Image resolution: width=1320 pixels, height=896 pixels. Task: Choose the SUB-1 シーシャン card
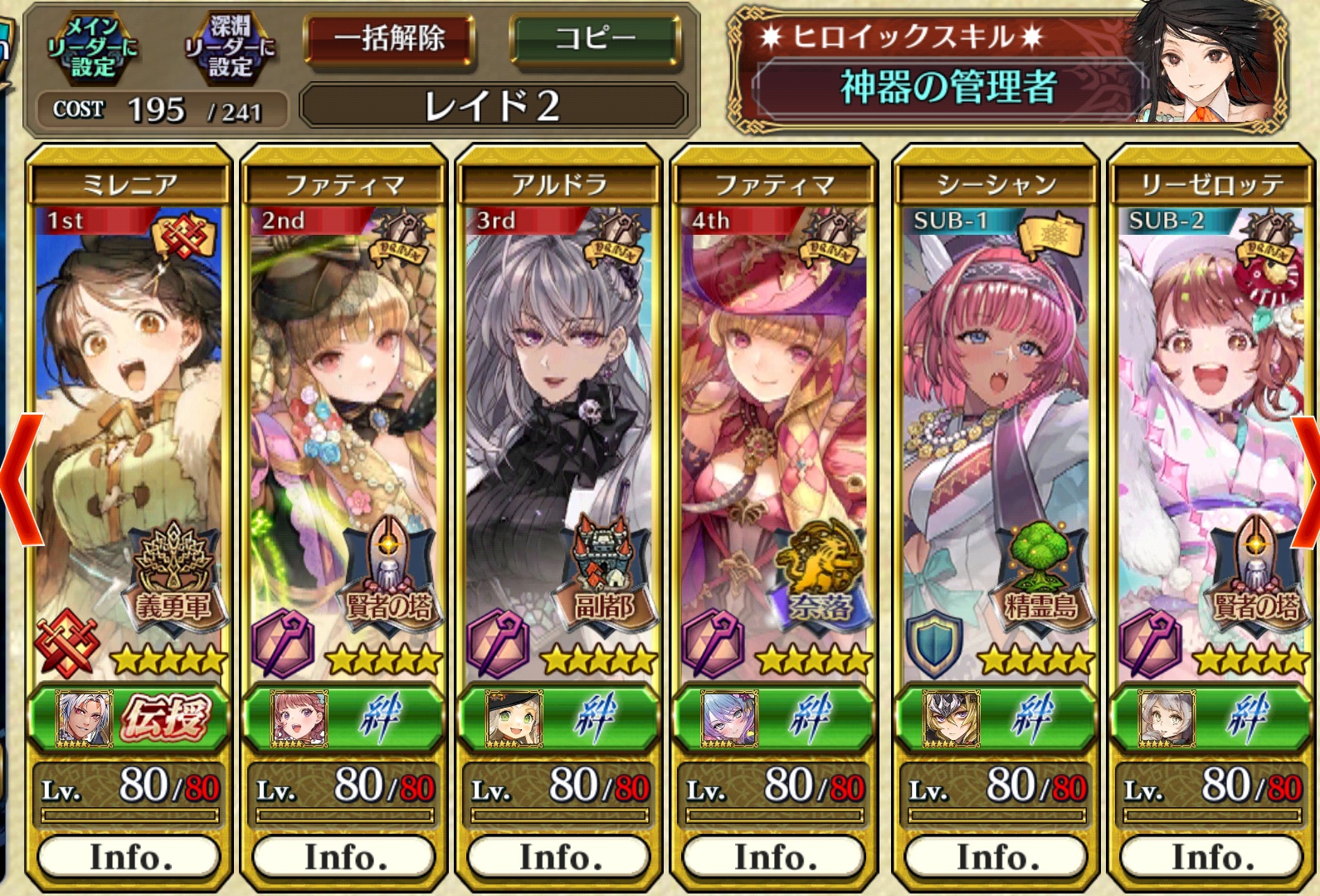(x=996, y=431)
